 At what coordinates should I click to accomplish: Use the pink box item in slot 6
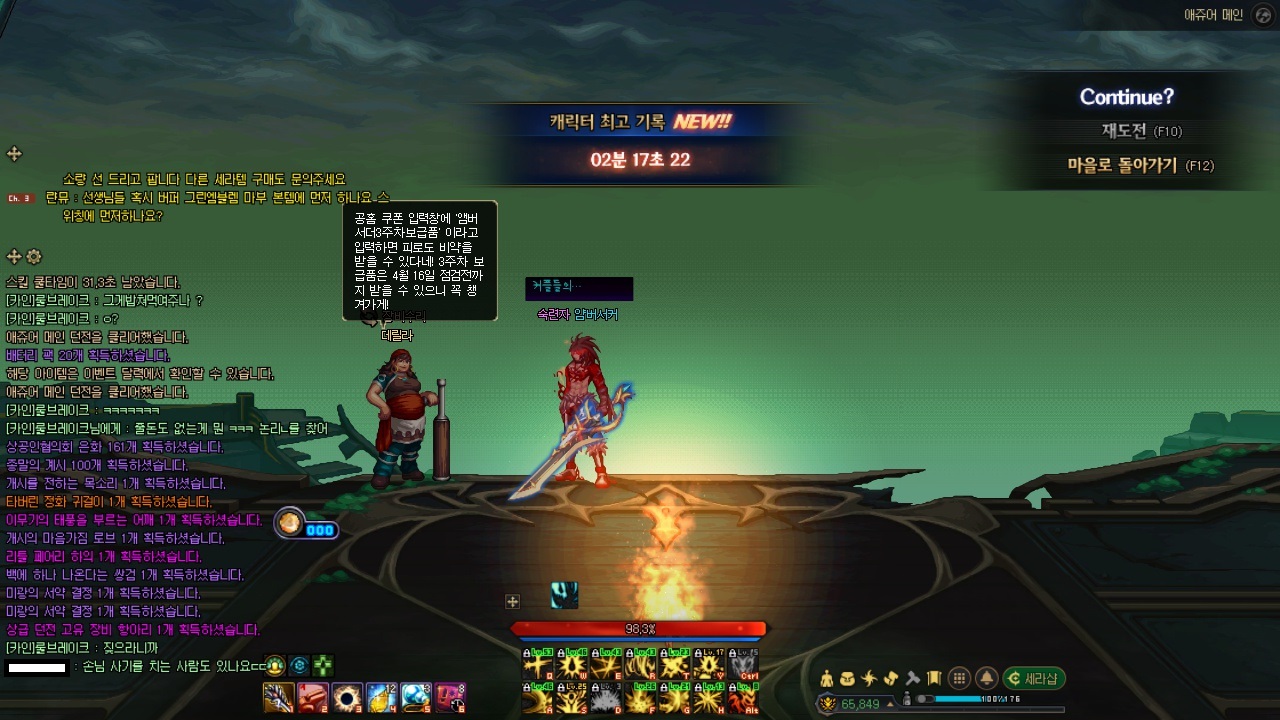(449, 697)
